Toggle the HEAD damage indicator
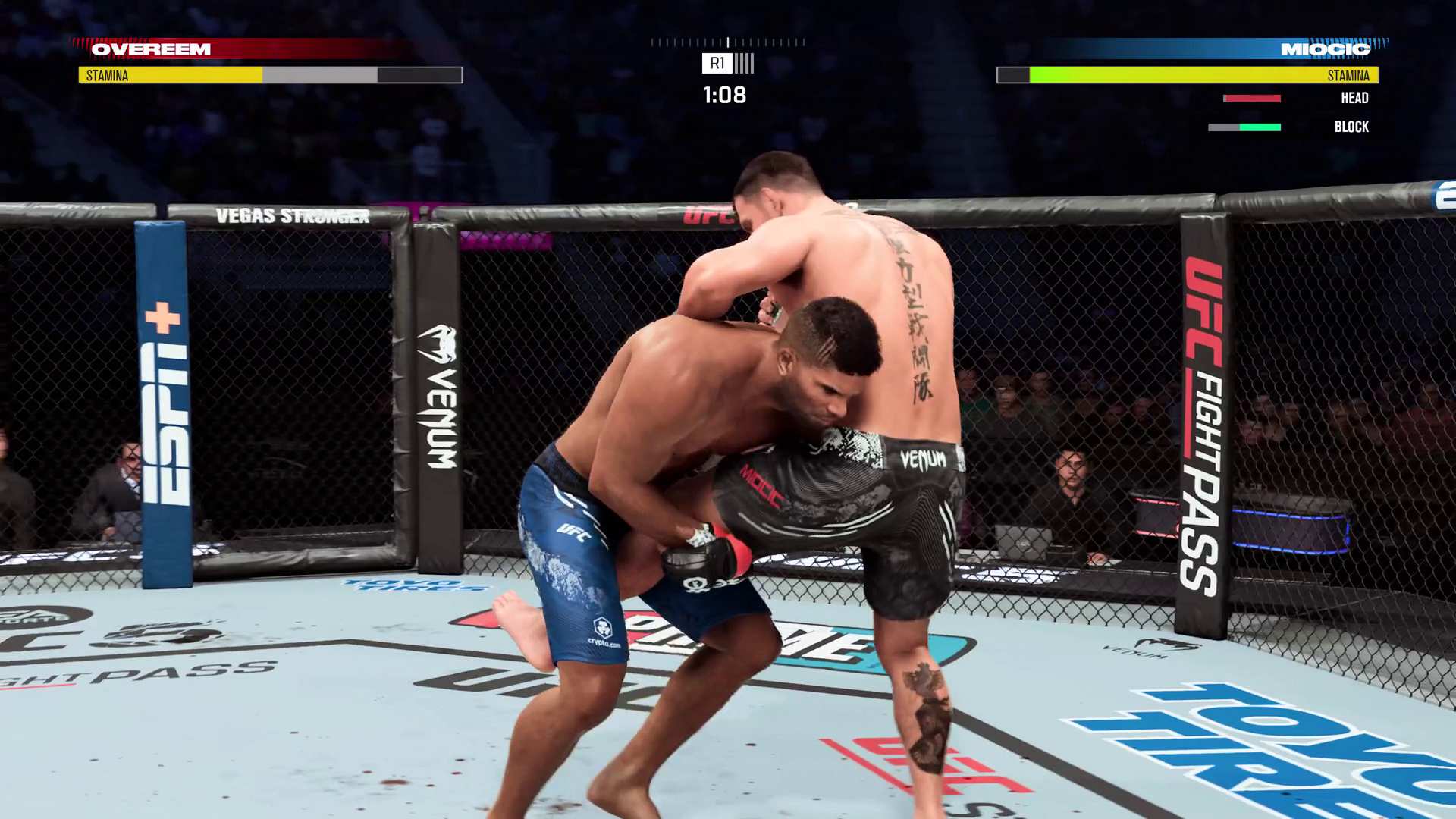This screenshot has width=1456, height=819. pyautogui.click(x=1250, y=98)
